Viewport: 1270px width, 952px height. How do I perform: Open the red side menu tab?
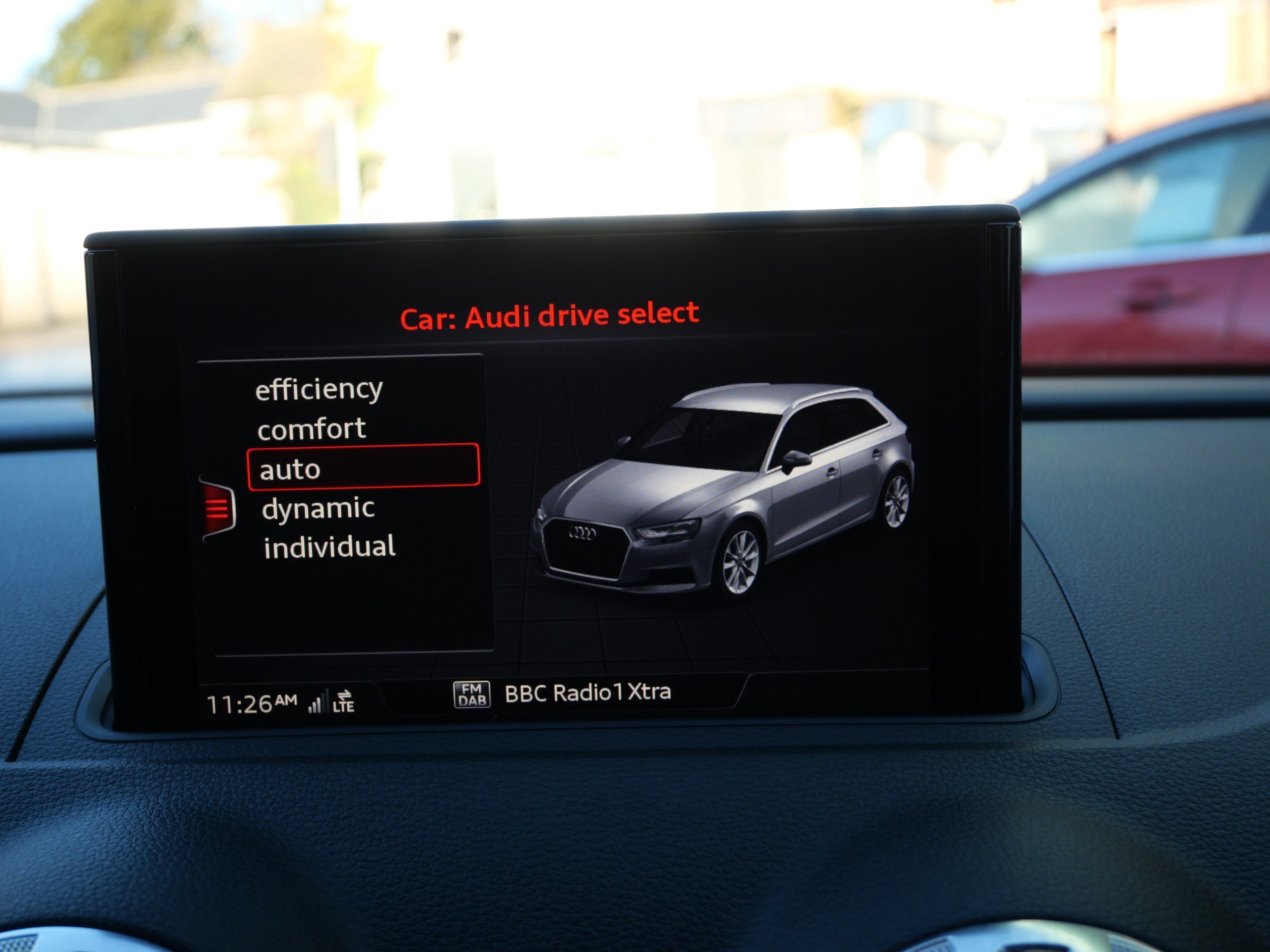click(218, 509)
